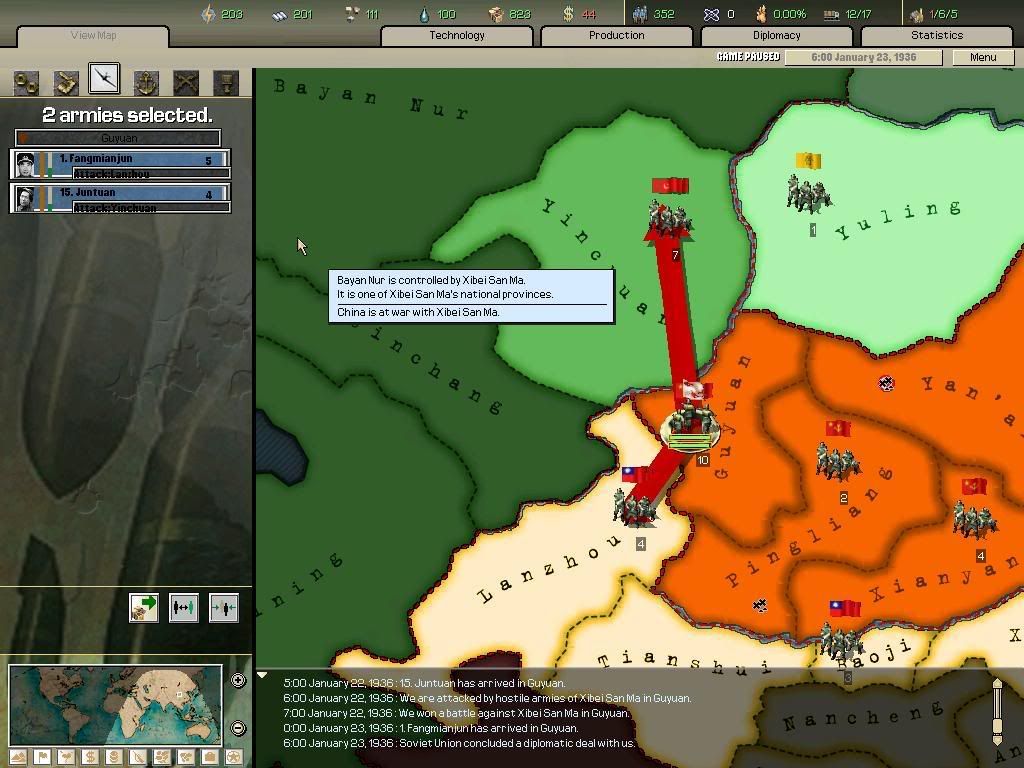Select the 15. Juntuan army row
This screenshot has height=768, width=1024.
coord(120,198)
